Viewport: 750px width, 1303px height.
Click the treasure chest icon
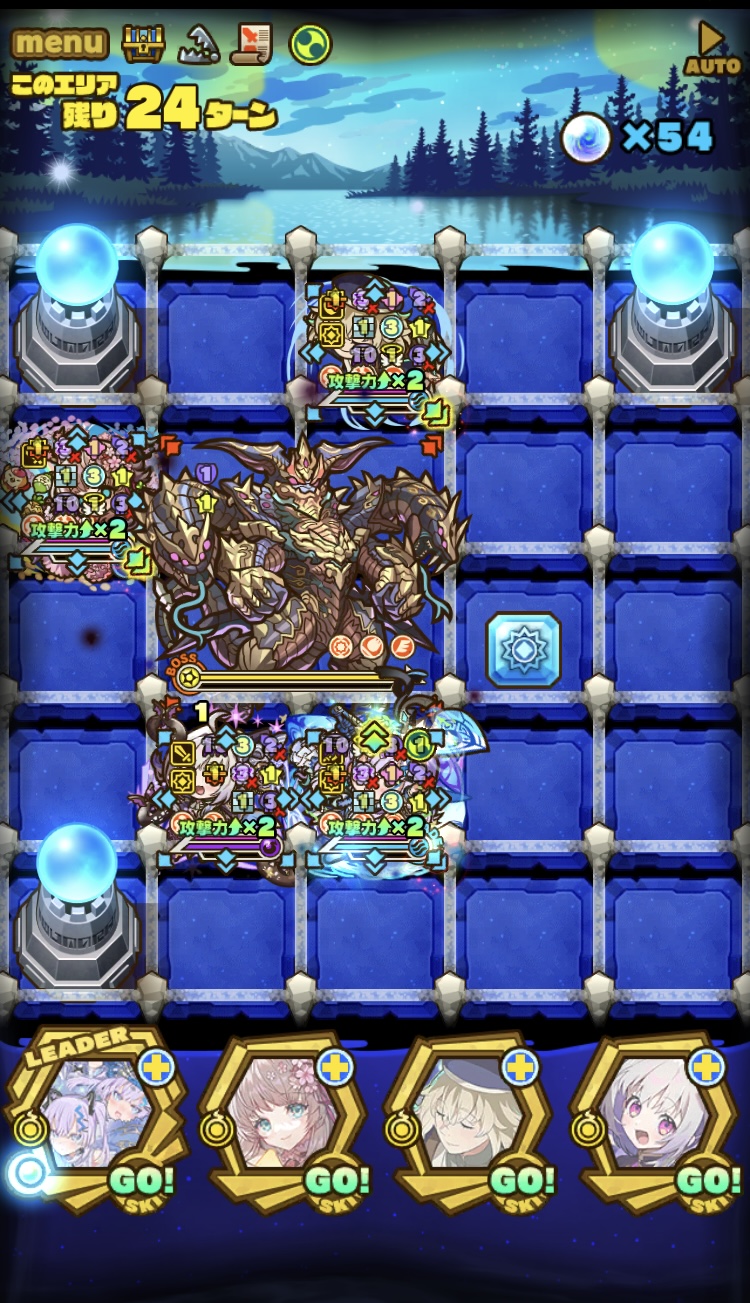[x=143, y=43]
